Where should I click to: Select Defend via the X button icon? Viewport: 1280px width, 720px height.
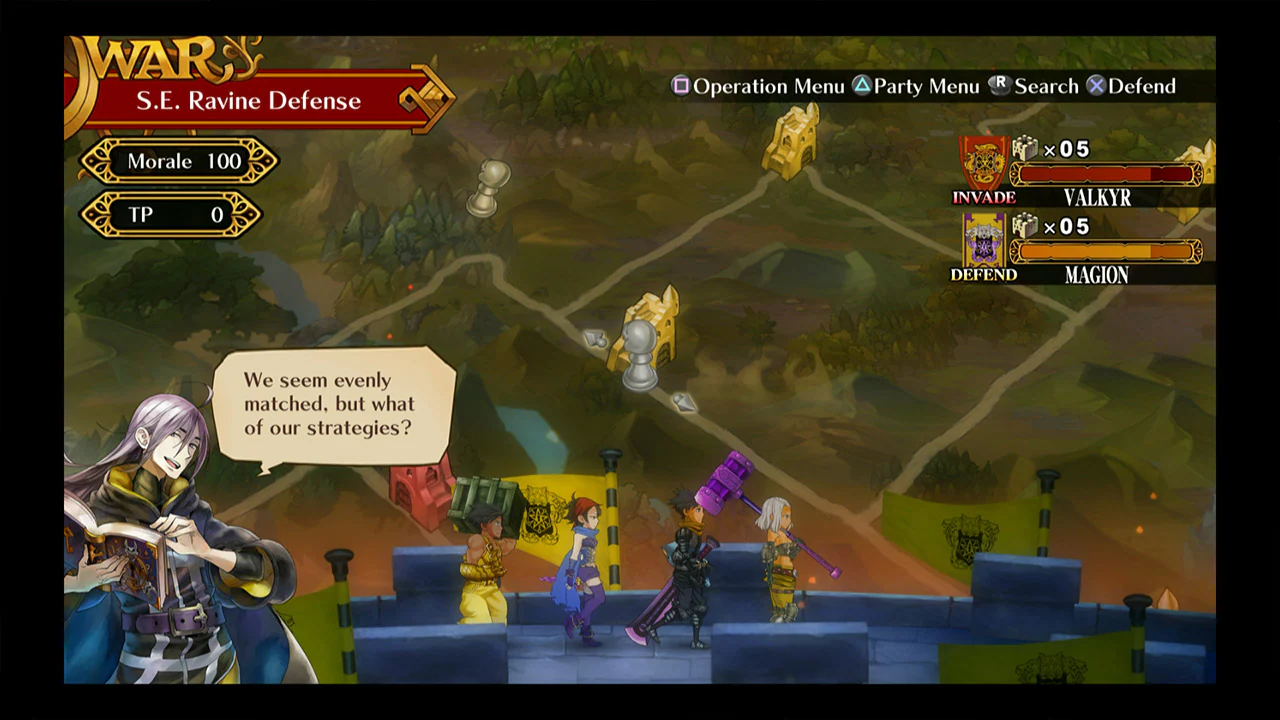pos(1096,86)
